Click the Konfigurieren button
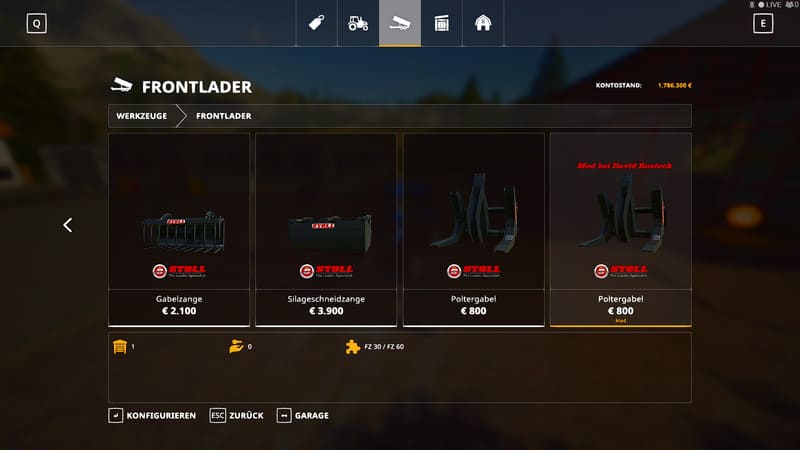Viewport: 800px width, 450px height. (153, 415)
